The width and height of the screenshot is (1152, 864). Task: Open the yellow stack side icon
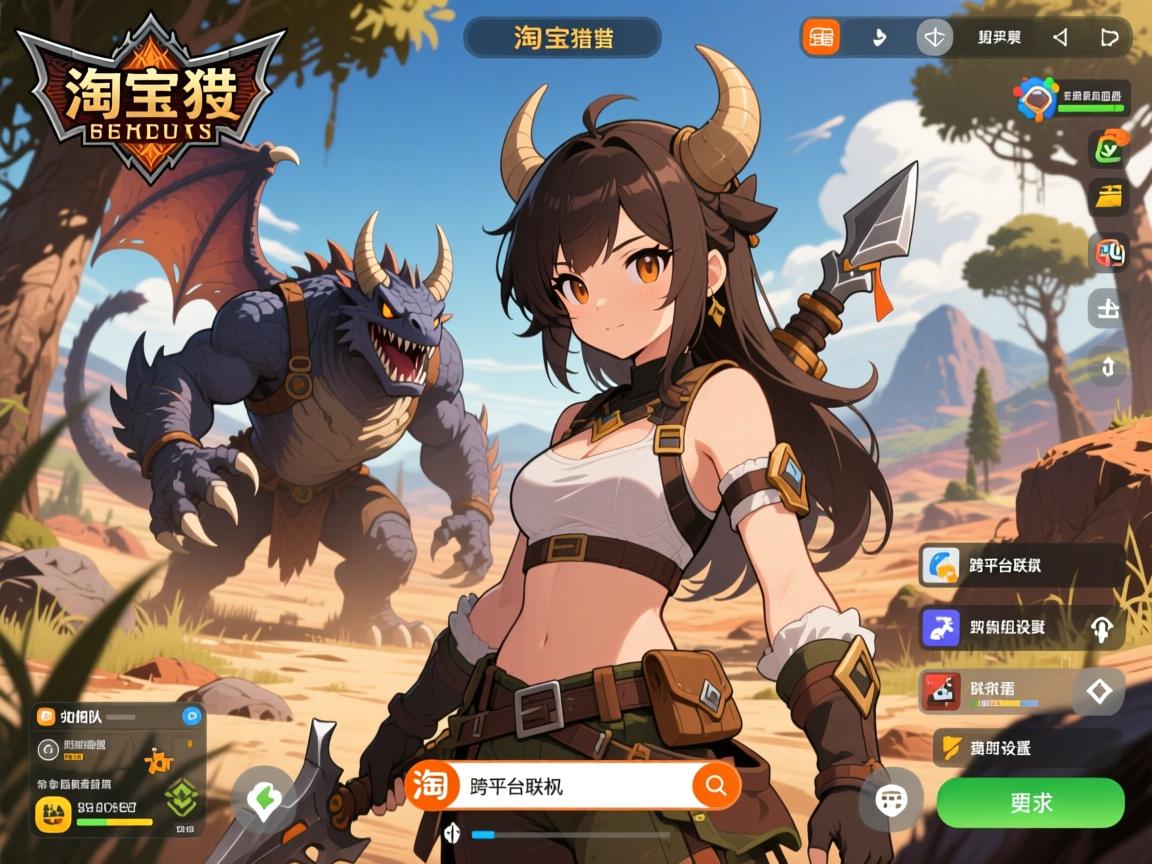pyautogui.click(x=1108, y=197)
